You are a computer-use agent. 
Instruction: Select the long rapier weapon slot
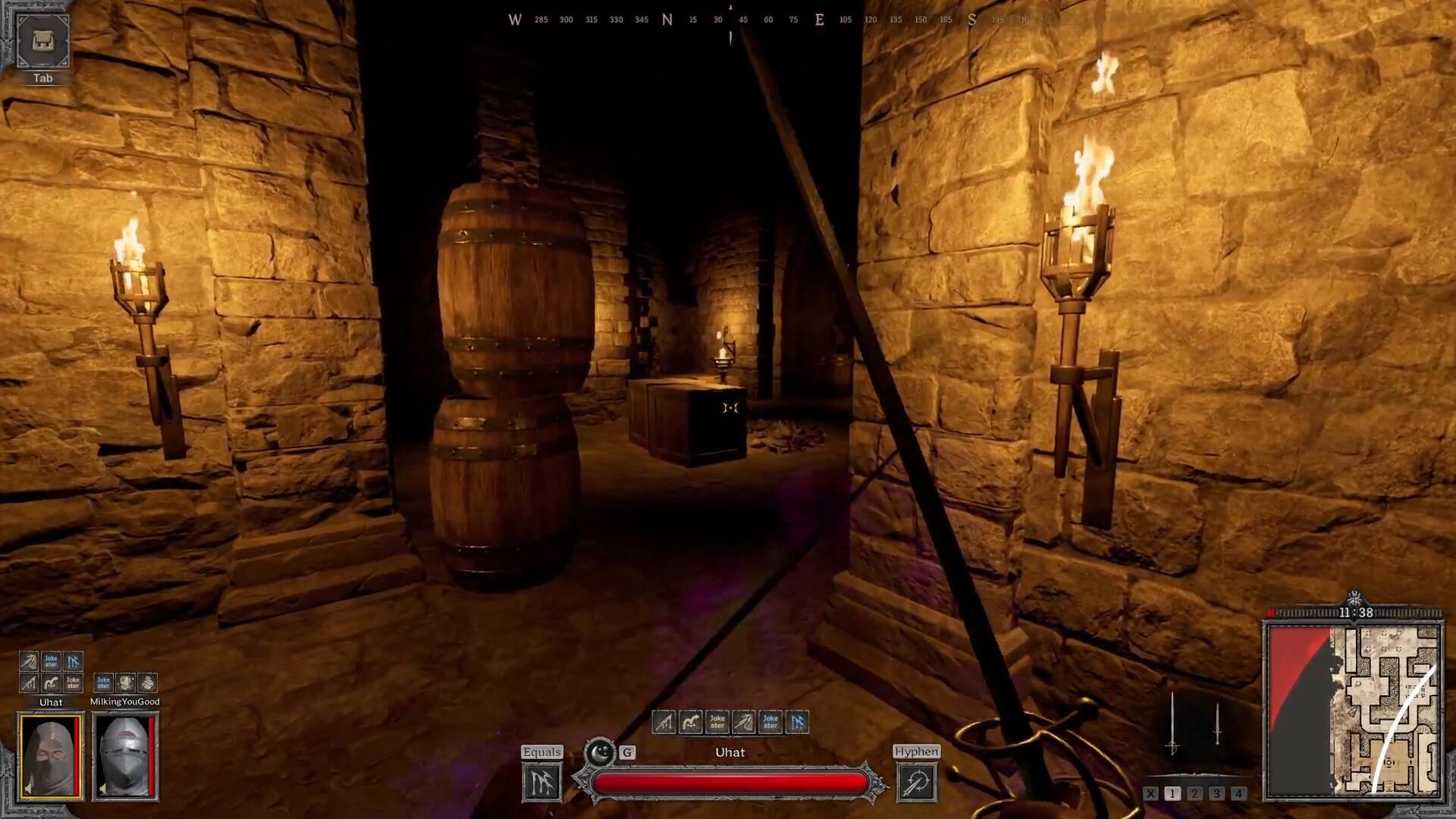pyautogui.click(x=1172, y=723)
